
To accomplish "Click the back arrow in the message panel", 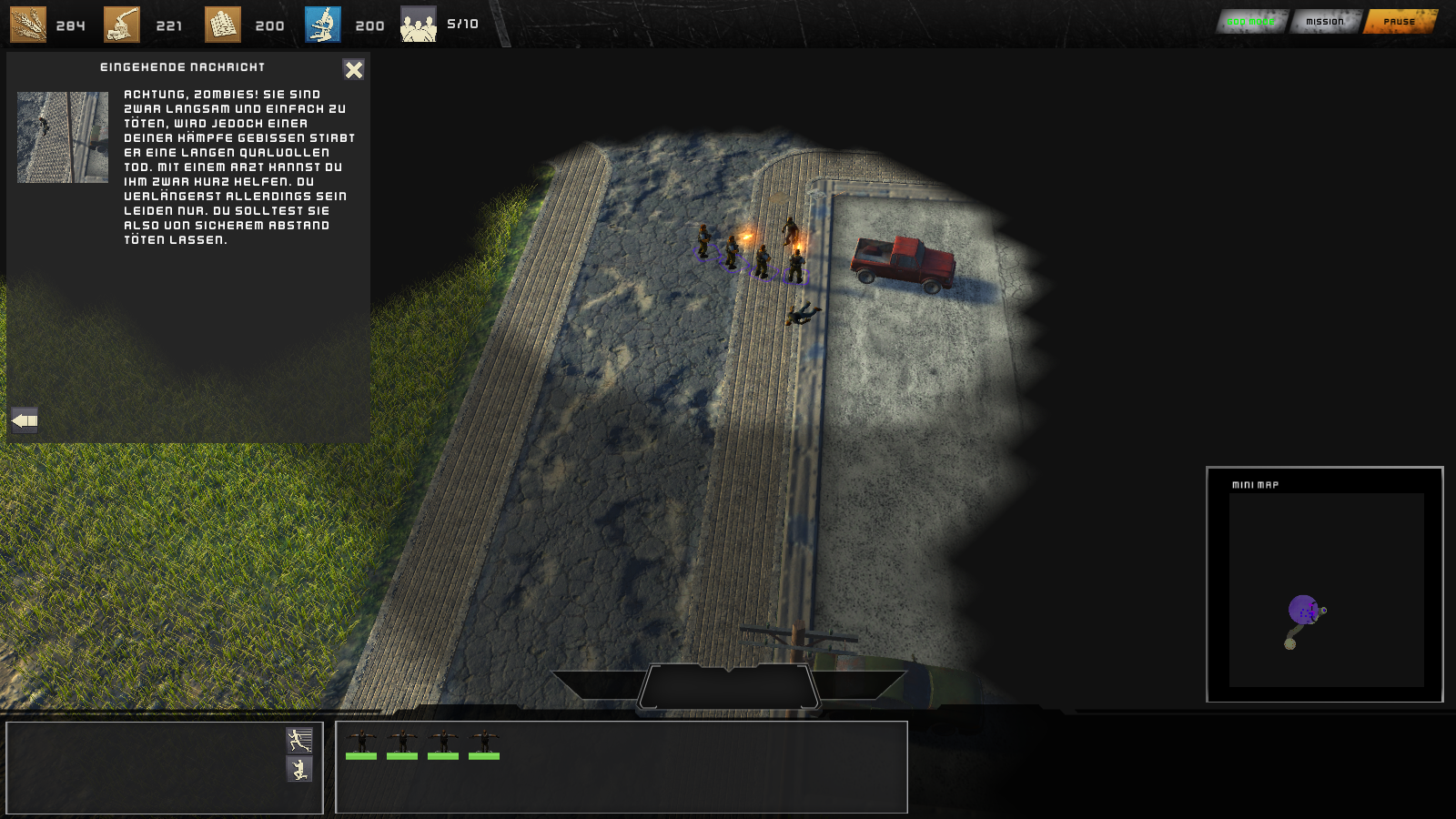I will [25, 420].
